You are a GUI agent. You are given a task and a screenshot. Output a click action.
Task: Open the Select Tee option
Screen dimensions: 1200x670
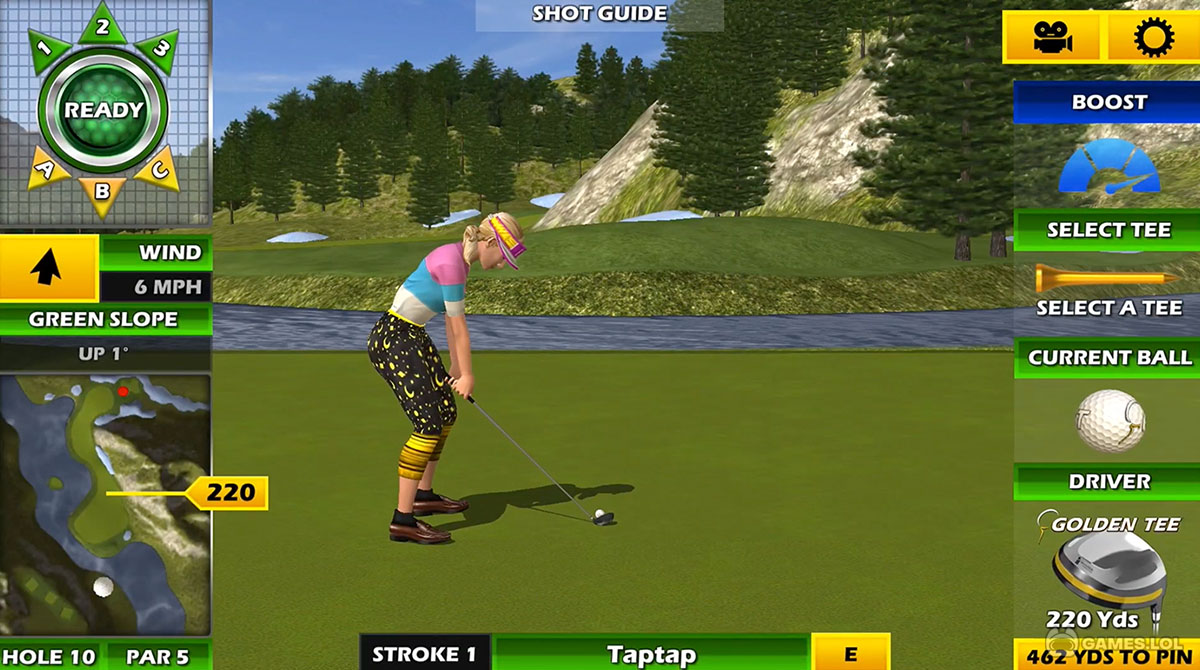click(1108, 230)
